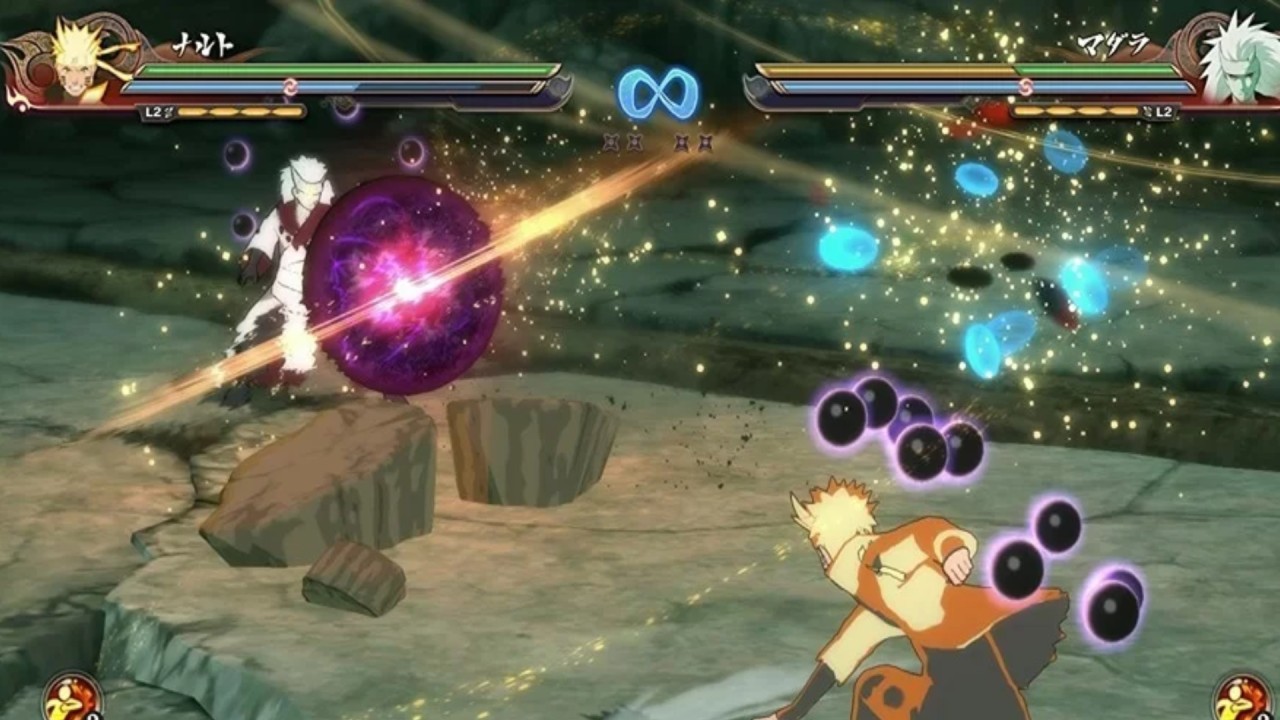Select Naruto's character portrait
This screenshot has height=720, width=1280.
pyautogui.click(x=75, y=60)
